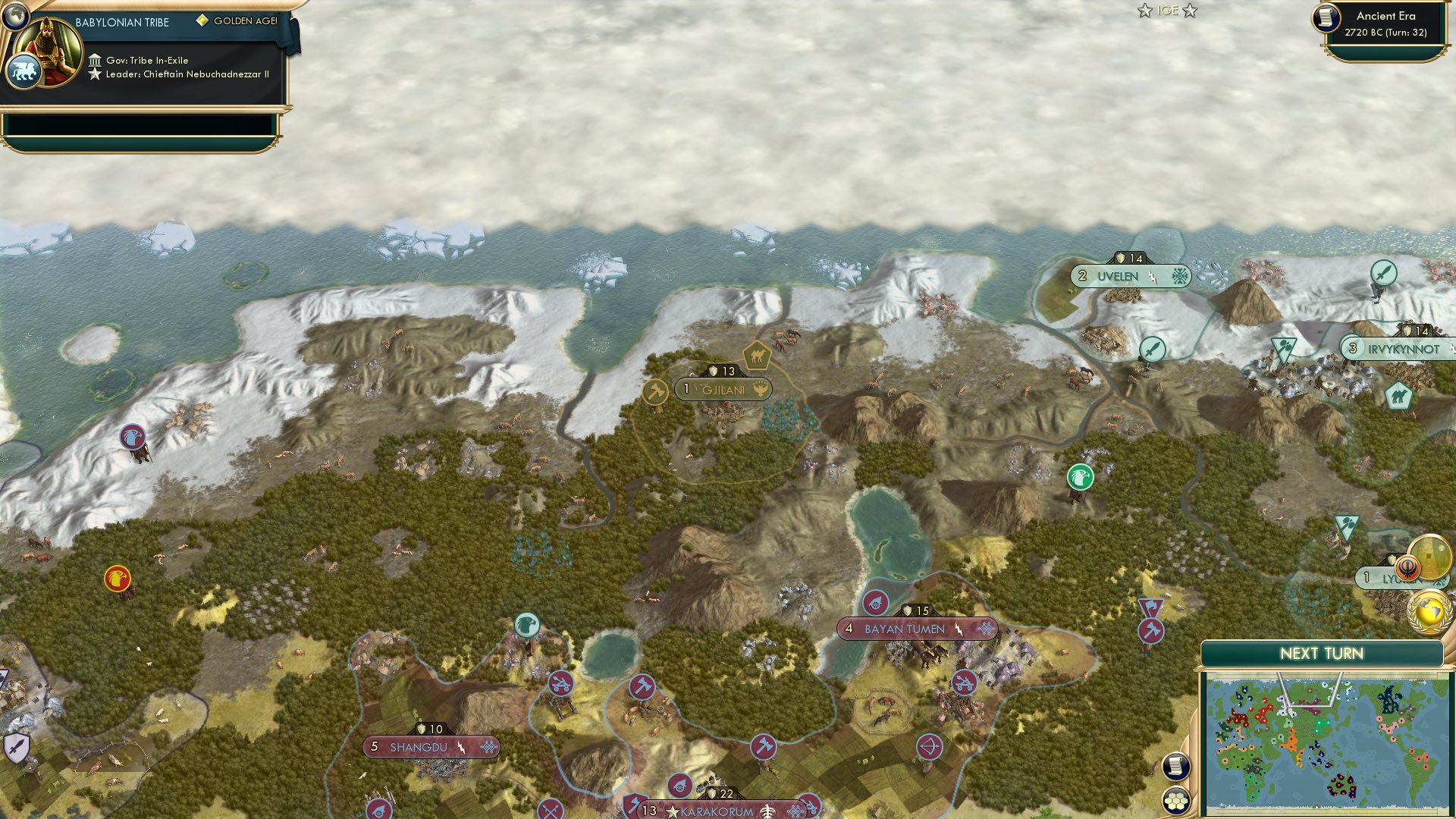The width and height of the screenshot is (1456, 819).
Task: Toggle the hexagon grid overlay icon
Action: [x=1176, y=800]
